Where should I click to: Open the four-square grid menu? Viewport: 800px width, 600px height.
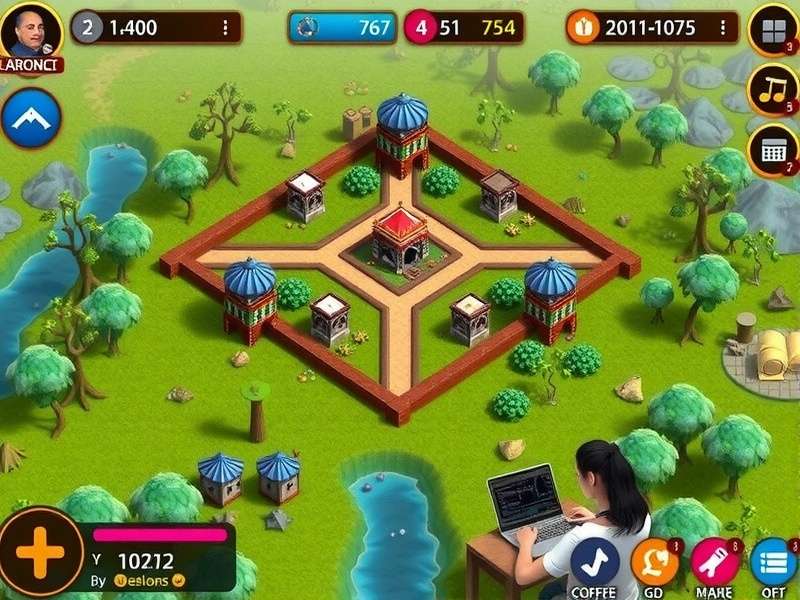click(x=773, y=31)
